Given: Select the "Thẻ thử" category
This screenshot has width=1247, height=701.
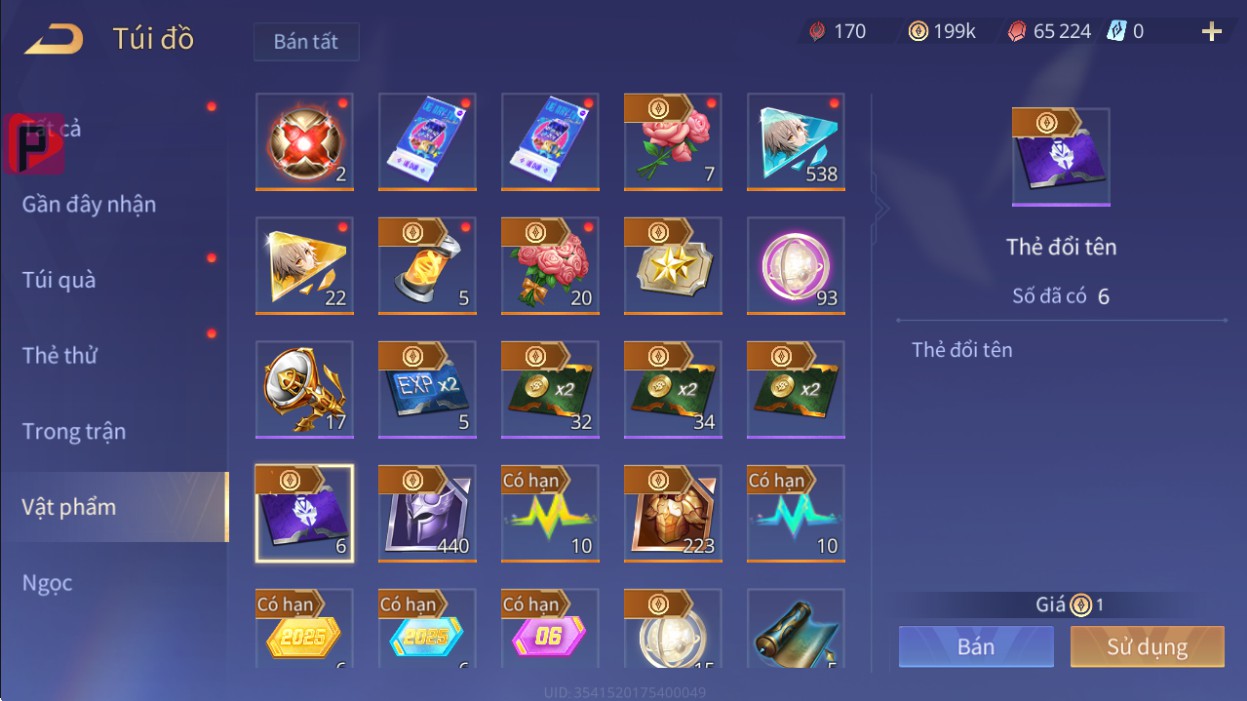Looking at the screenshot, I should (59, 355).
